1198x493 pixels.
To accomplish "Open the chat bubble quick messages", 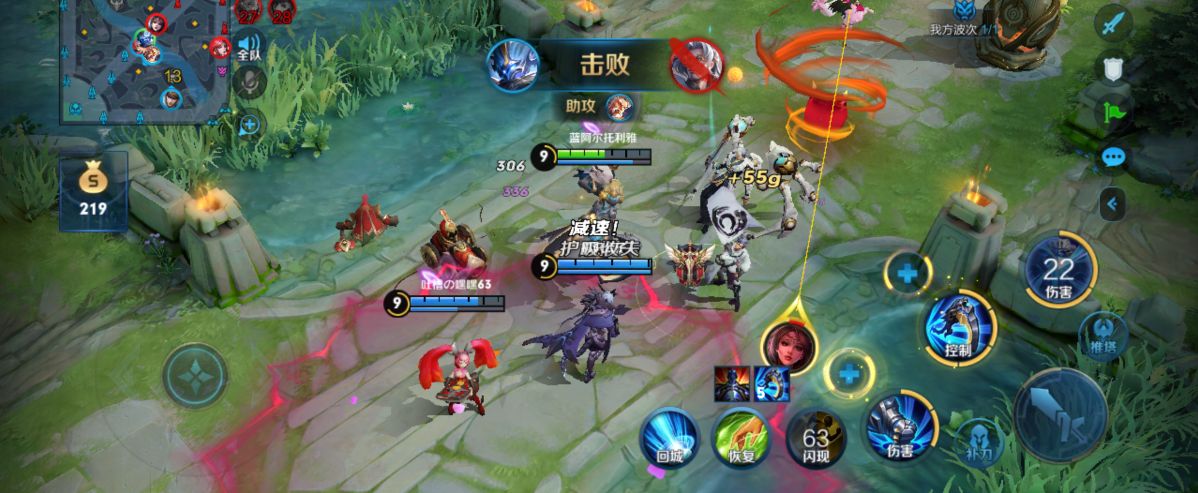I will [x=1113, y=157].
